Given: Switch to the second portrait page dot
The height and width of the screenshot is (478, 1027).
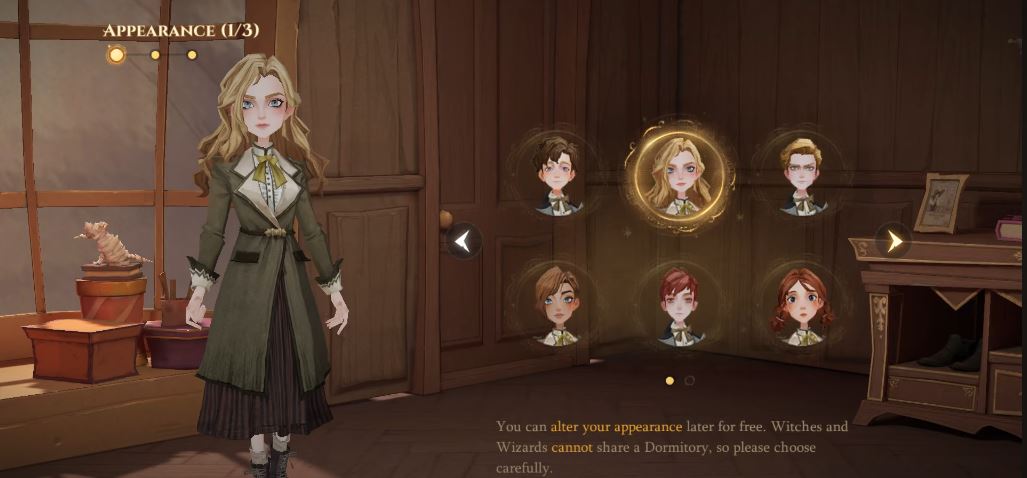Looking at the screenshot, I should [x=690, y=380].
